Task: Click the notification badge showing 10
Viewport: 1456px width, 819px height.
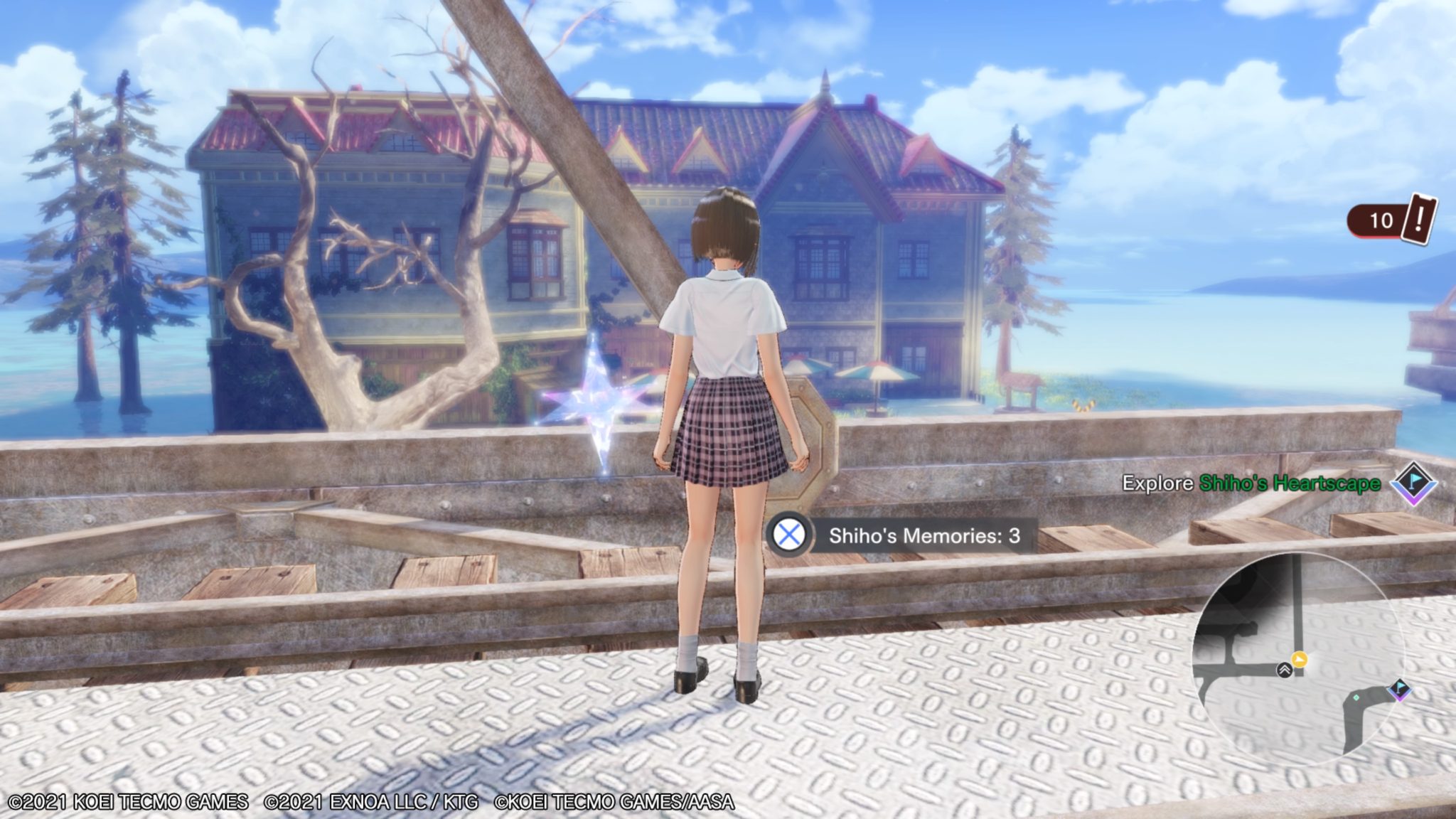Action: pyautogui.click(x=1378, y=222)
